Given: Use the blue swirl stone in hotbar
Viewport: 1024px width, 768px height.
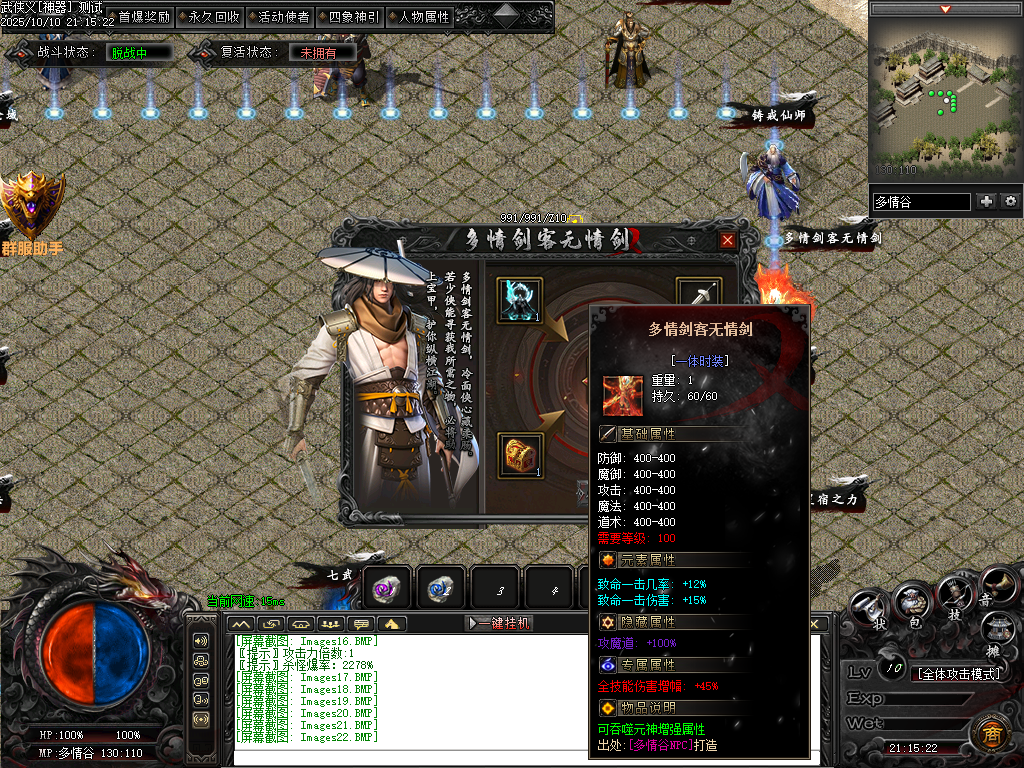Looking at the screenshot, I should (x=441, y=589).
